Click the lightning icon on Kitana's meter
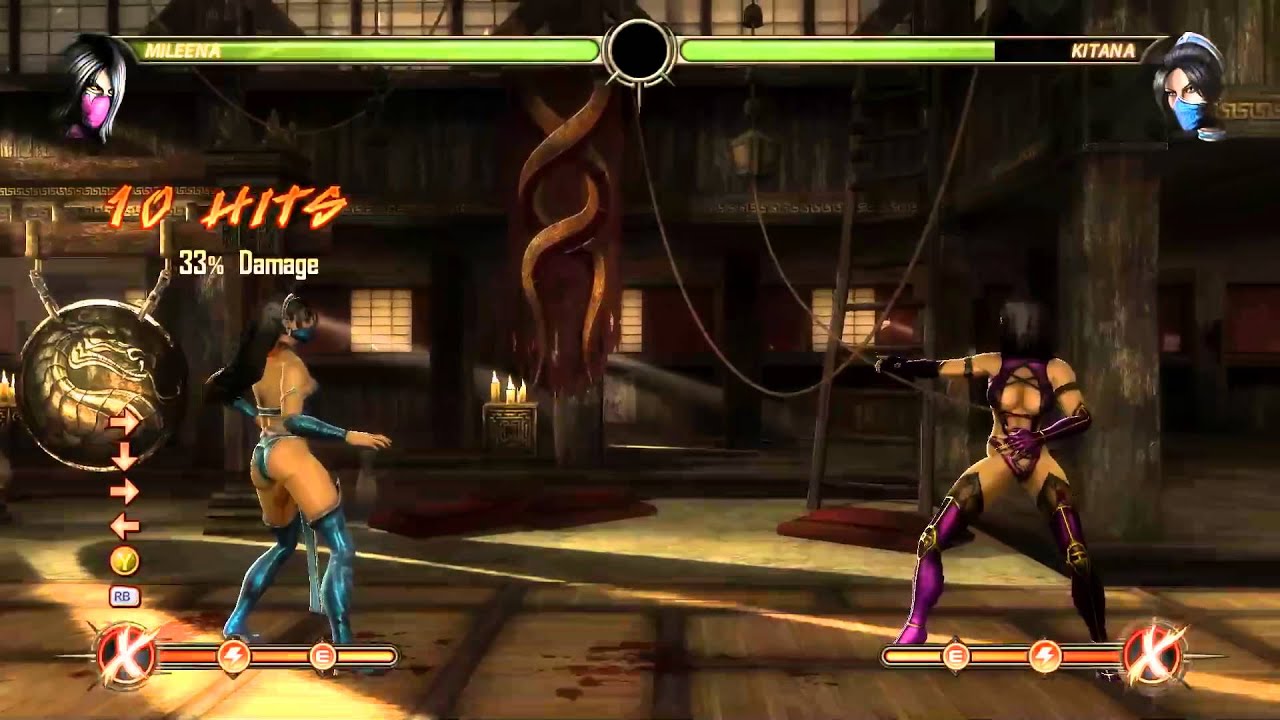 point(1048,657)
